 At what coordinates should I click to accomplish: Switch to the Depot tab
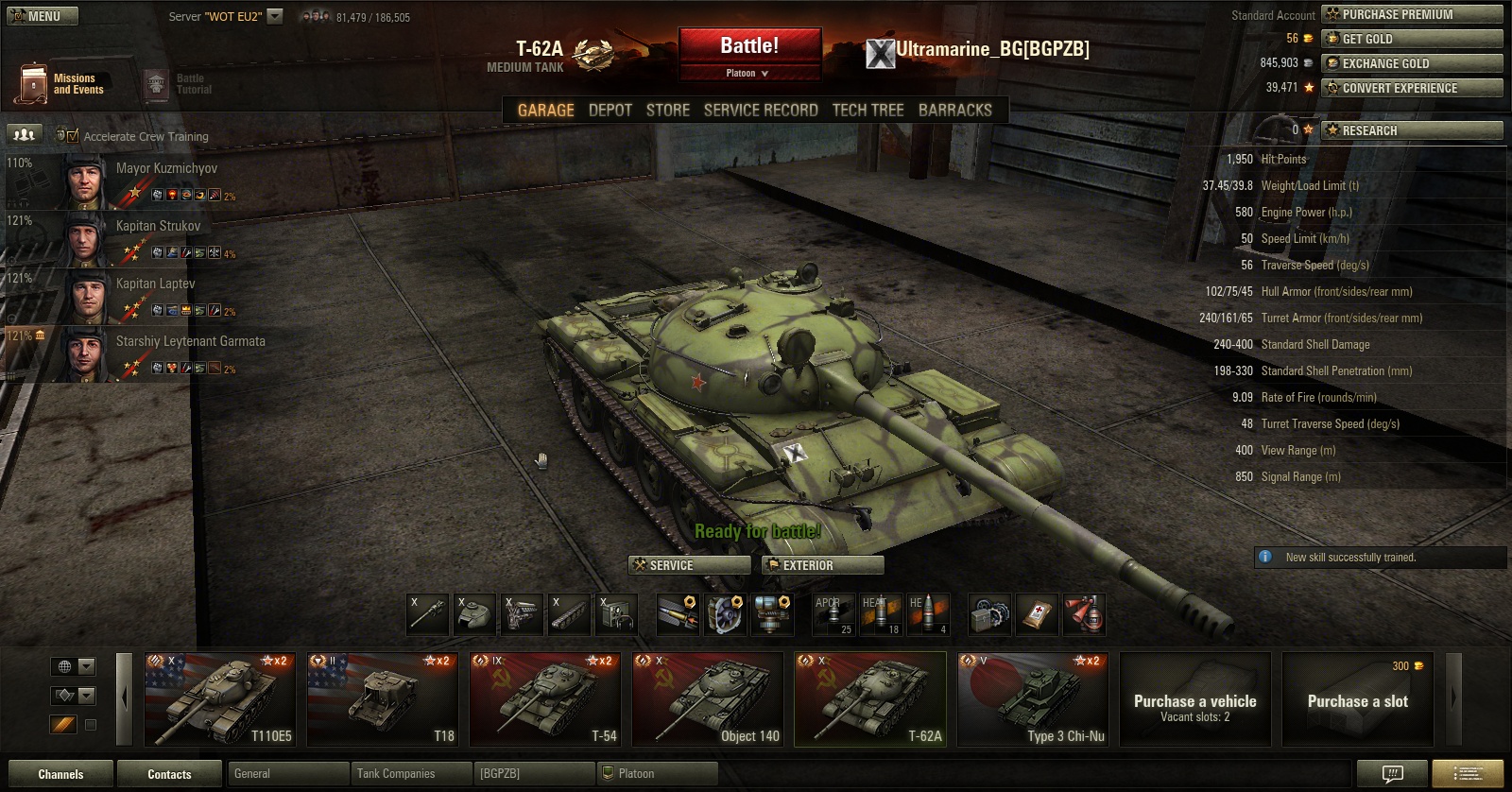click(610, 111)
